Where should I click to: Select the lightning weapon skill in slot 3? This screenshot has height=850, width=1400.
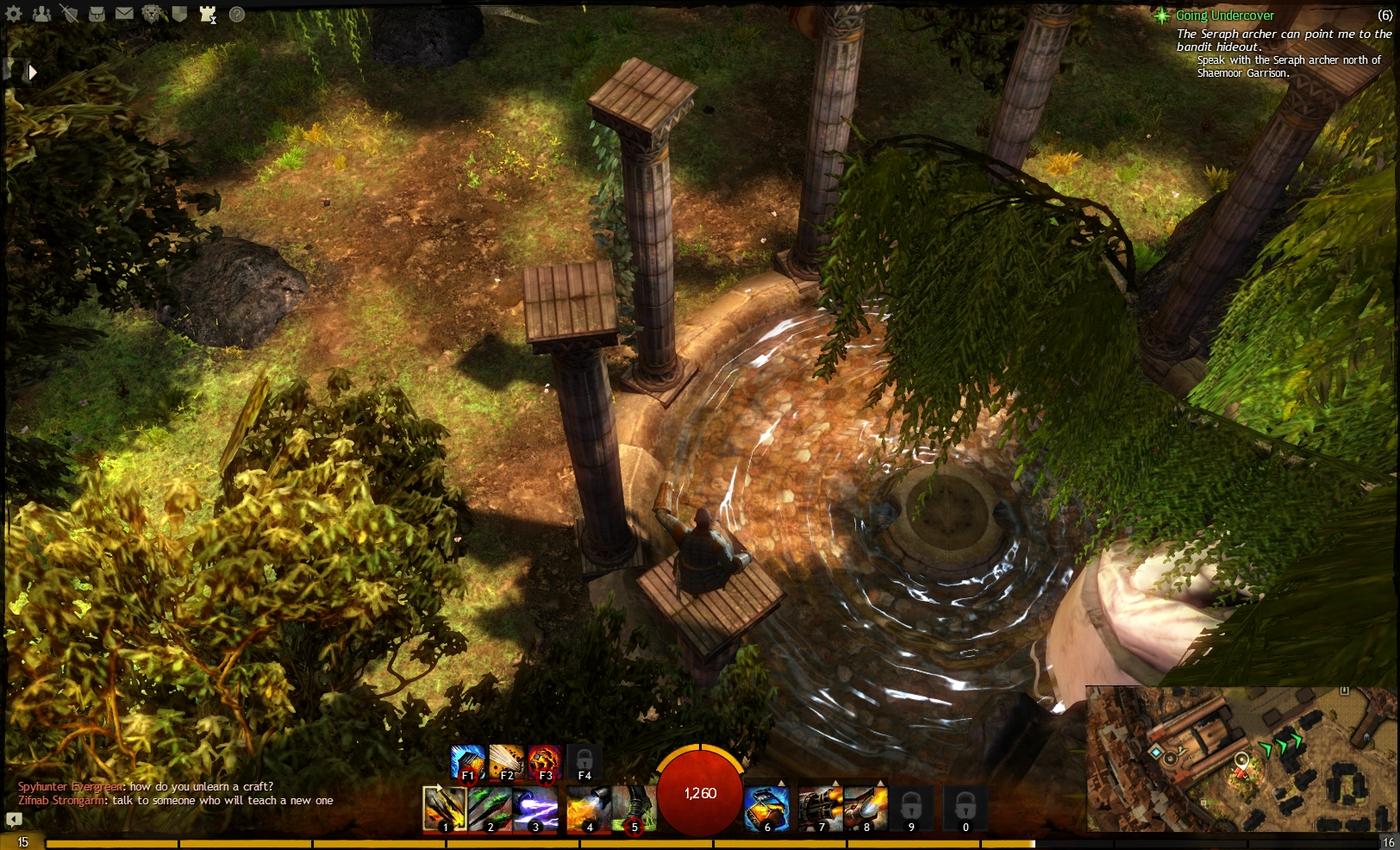pos(536,809)
